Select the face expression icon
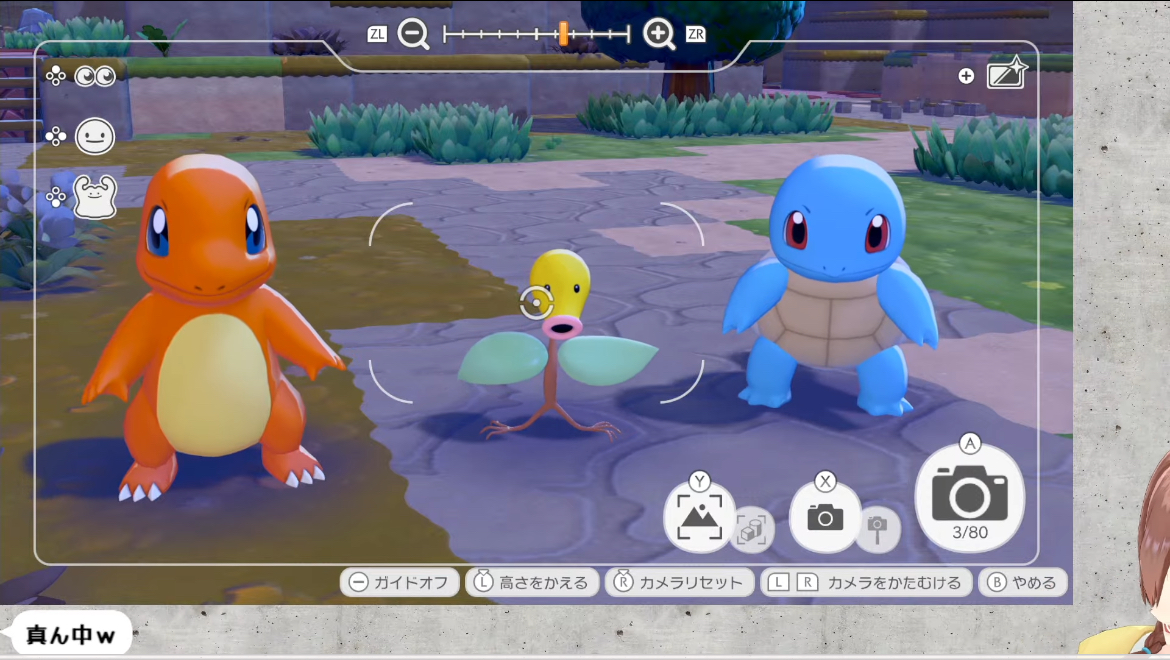This screenshot has height=660, width=1170. (95, 136)
